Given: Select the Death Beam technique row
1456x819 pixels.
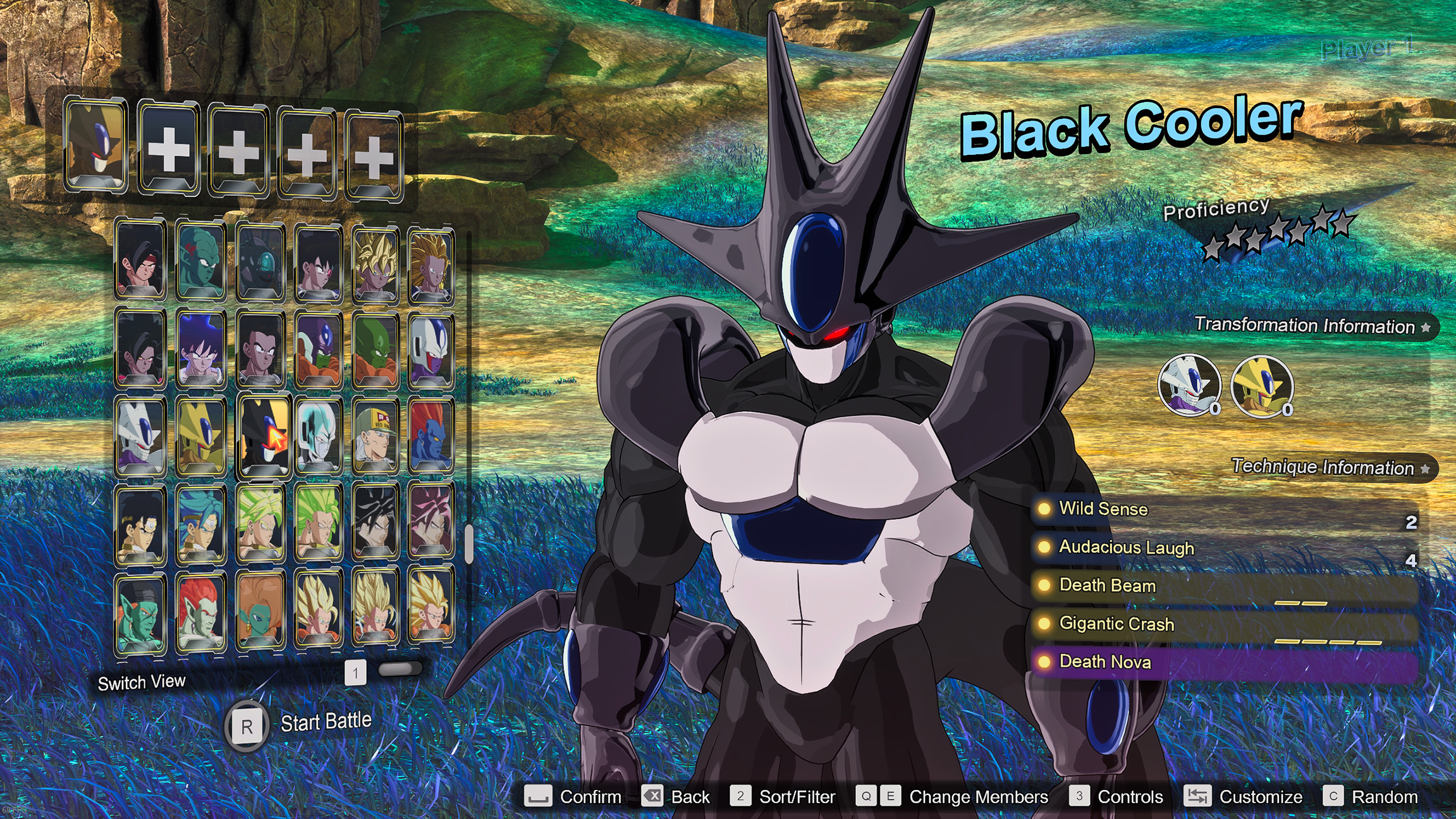Looking at the screenshot, I should (1107, 586).
